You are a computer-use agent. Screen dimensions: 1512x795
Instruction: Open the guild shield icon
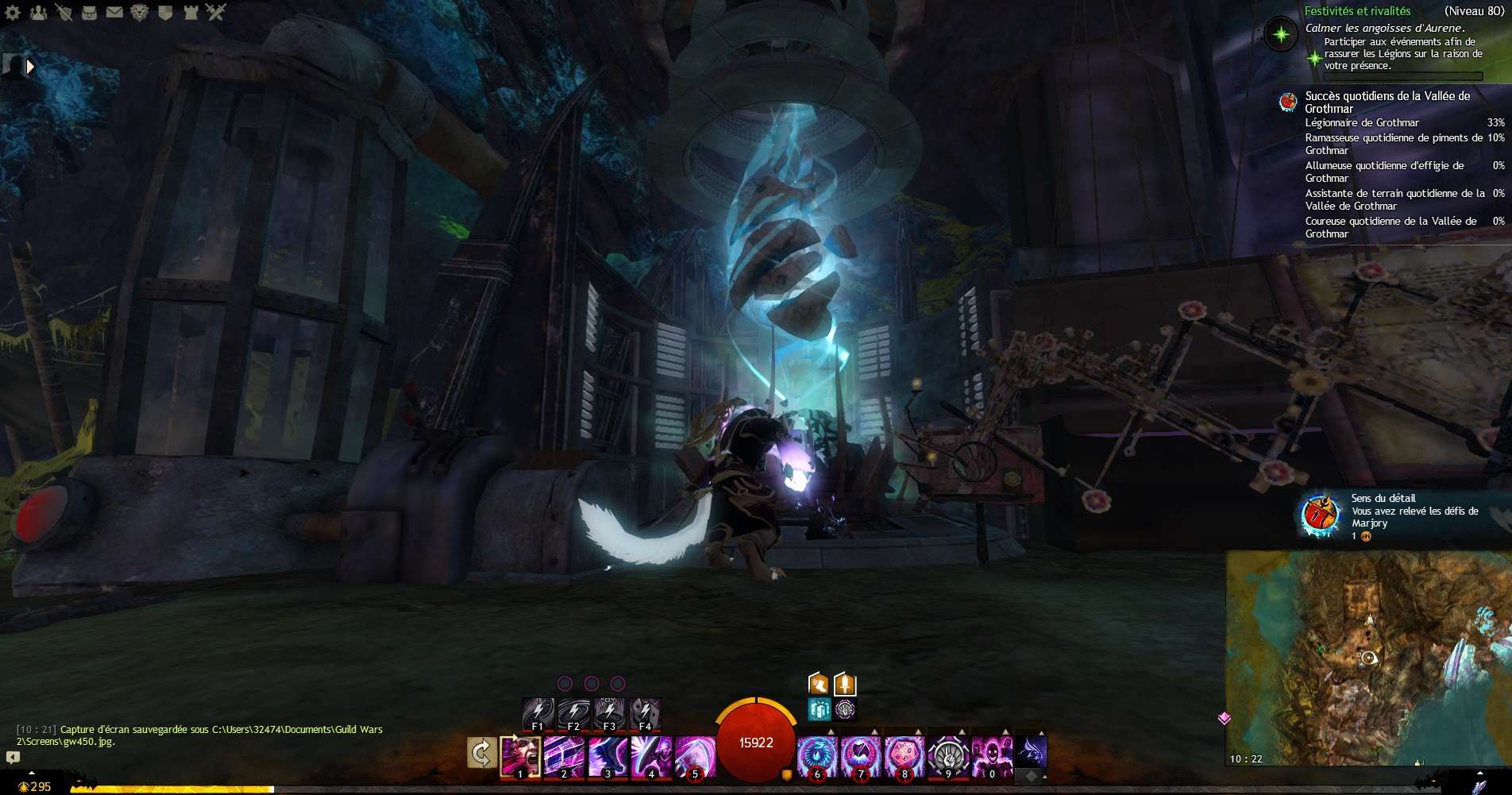click(x=165, y=12)
